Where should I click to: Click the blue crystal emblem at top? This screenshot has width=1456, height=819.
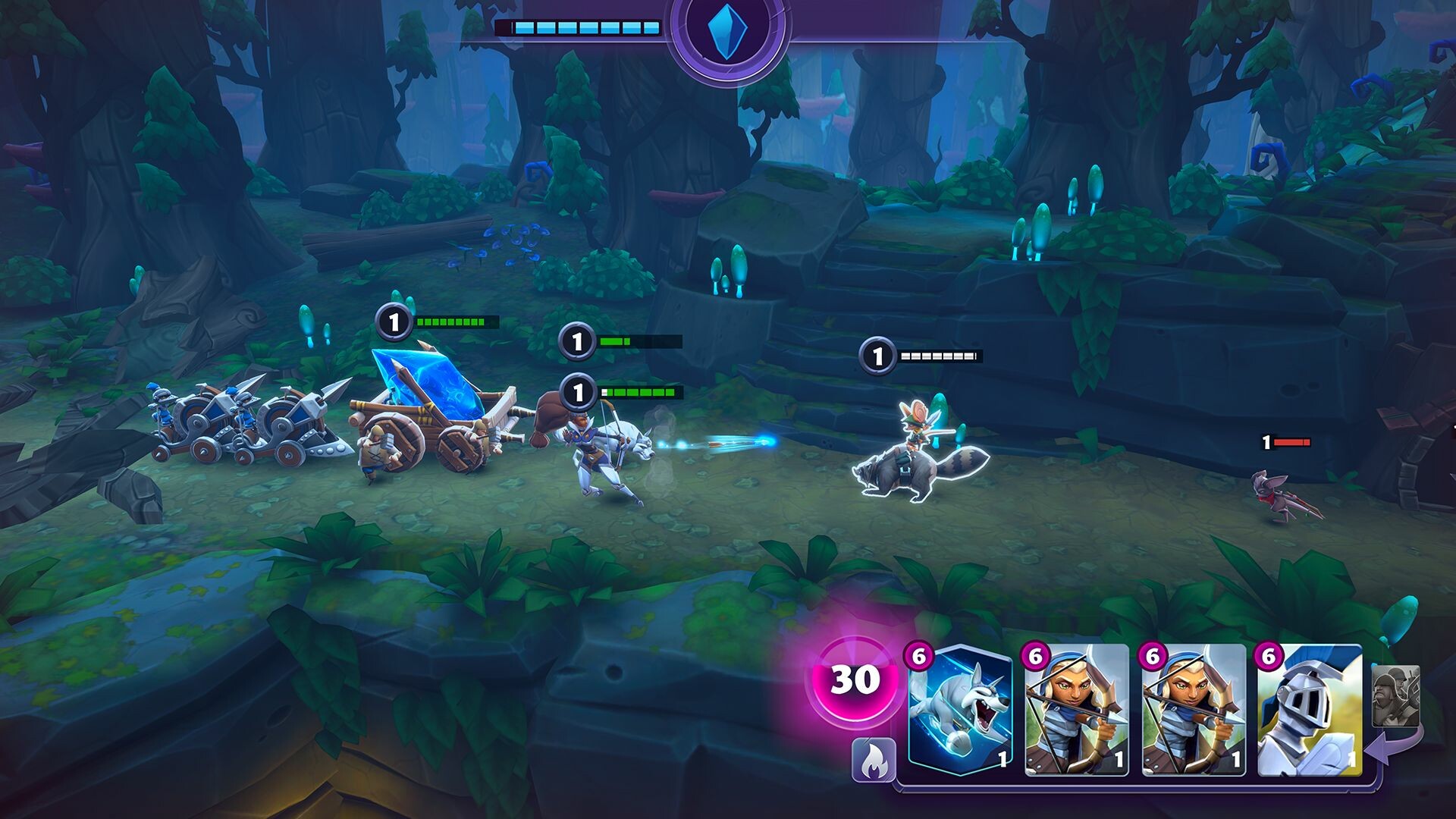(728, 33)
